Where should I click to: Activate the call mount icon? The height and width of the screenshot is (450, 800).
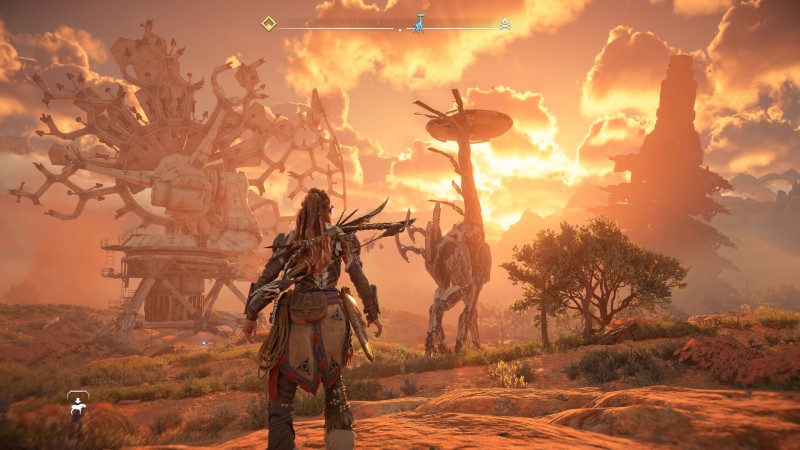(77, 402)
